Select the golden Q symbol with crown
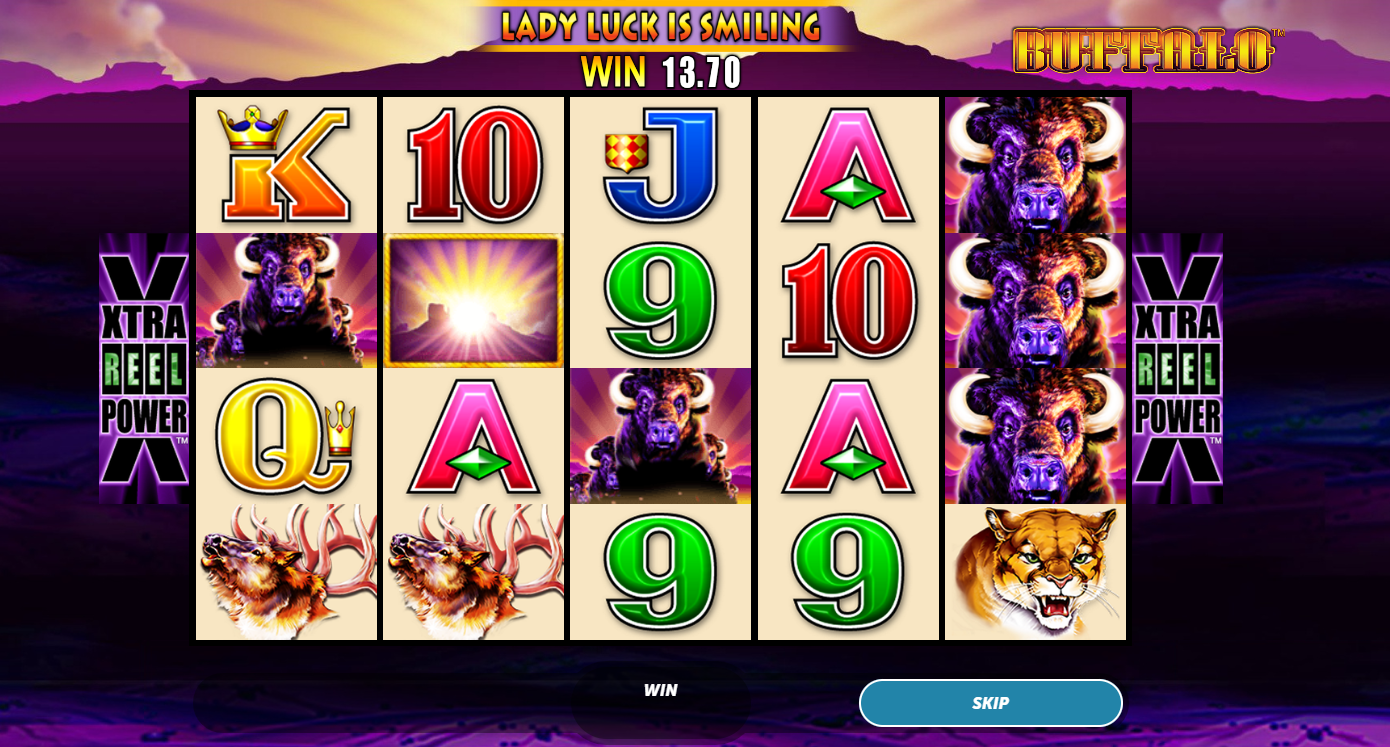Viewport: 1390px width, 747px height. 286,435
